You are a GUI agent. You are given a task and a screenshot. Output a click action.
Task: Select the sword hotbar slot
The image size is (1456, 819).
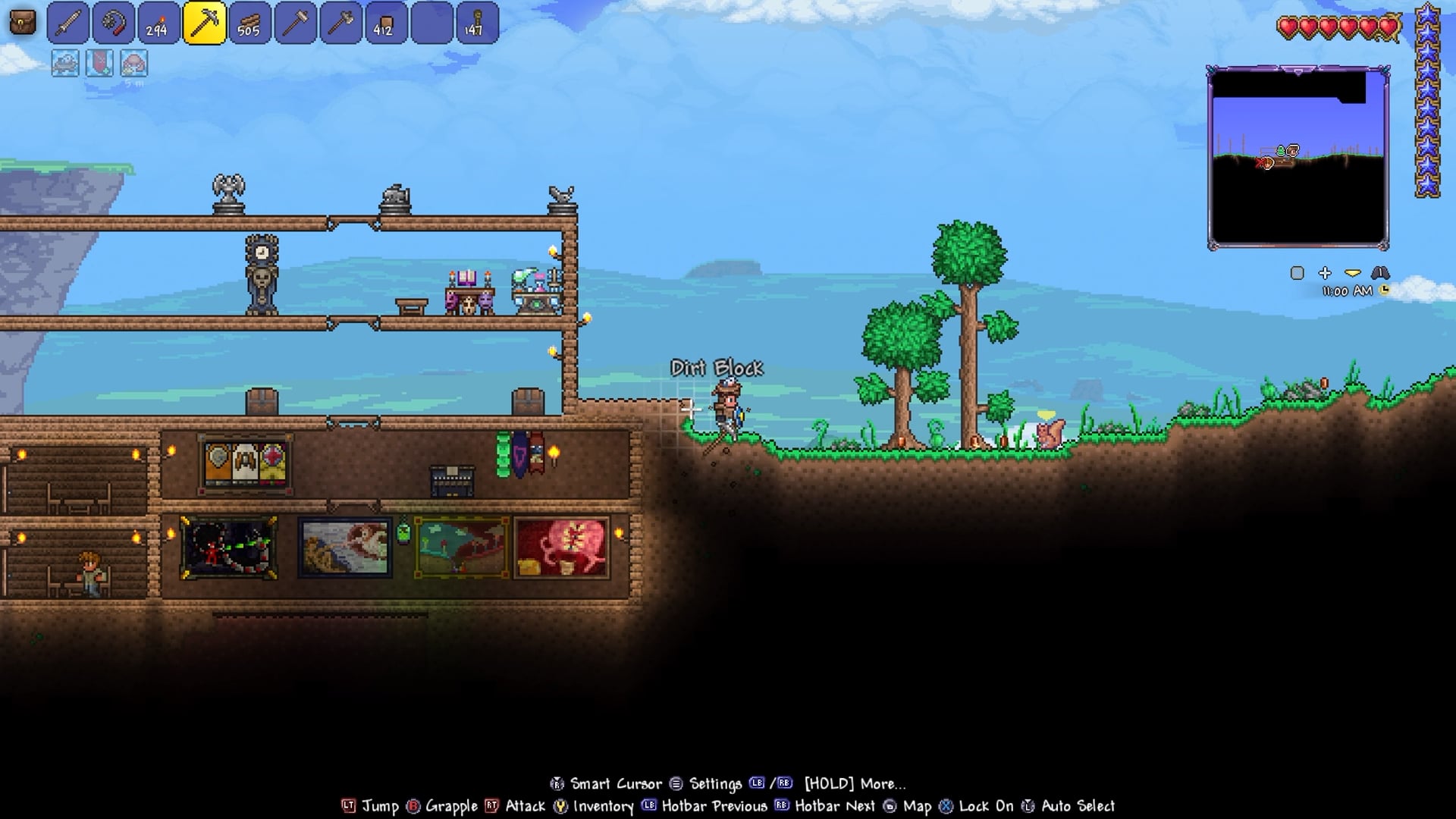coord(68,23)
